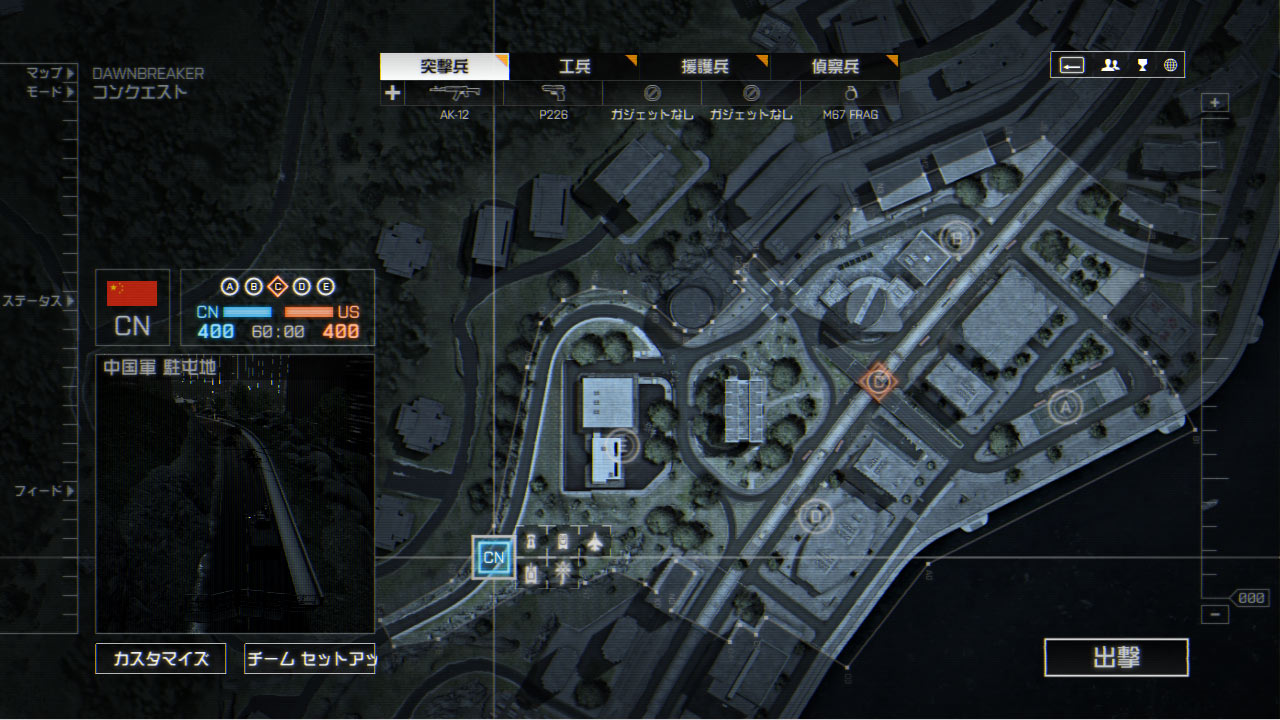Switch to the 偵察兵 class tab
1280x720 pixels.
[834, 67]
